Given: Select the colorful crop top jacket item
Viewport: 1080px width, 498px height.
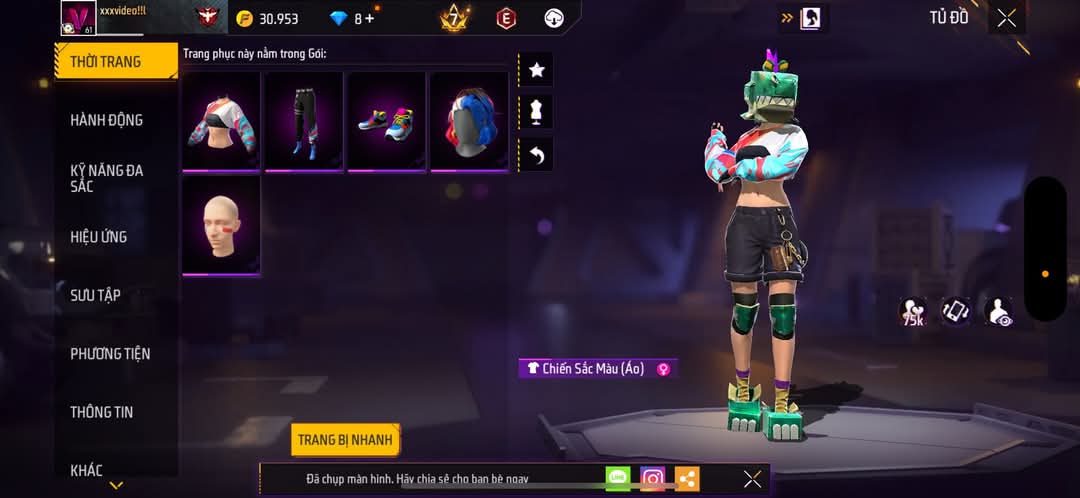Looking at the screenshot, I should click(x=222, y=120).
